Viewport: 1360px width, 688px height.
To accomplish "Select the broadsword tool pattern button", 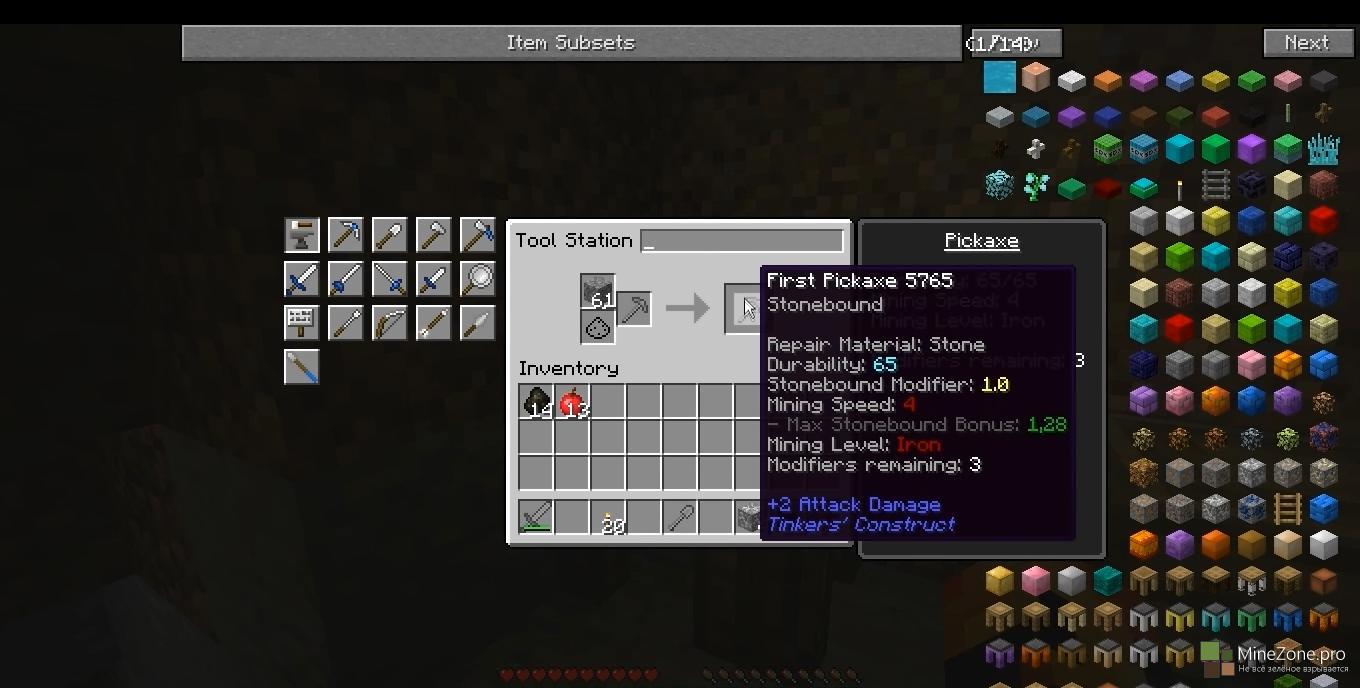I will pyautogui.click(x=301, y=279).
